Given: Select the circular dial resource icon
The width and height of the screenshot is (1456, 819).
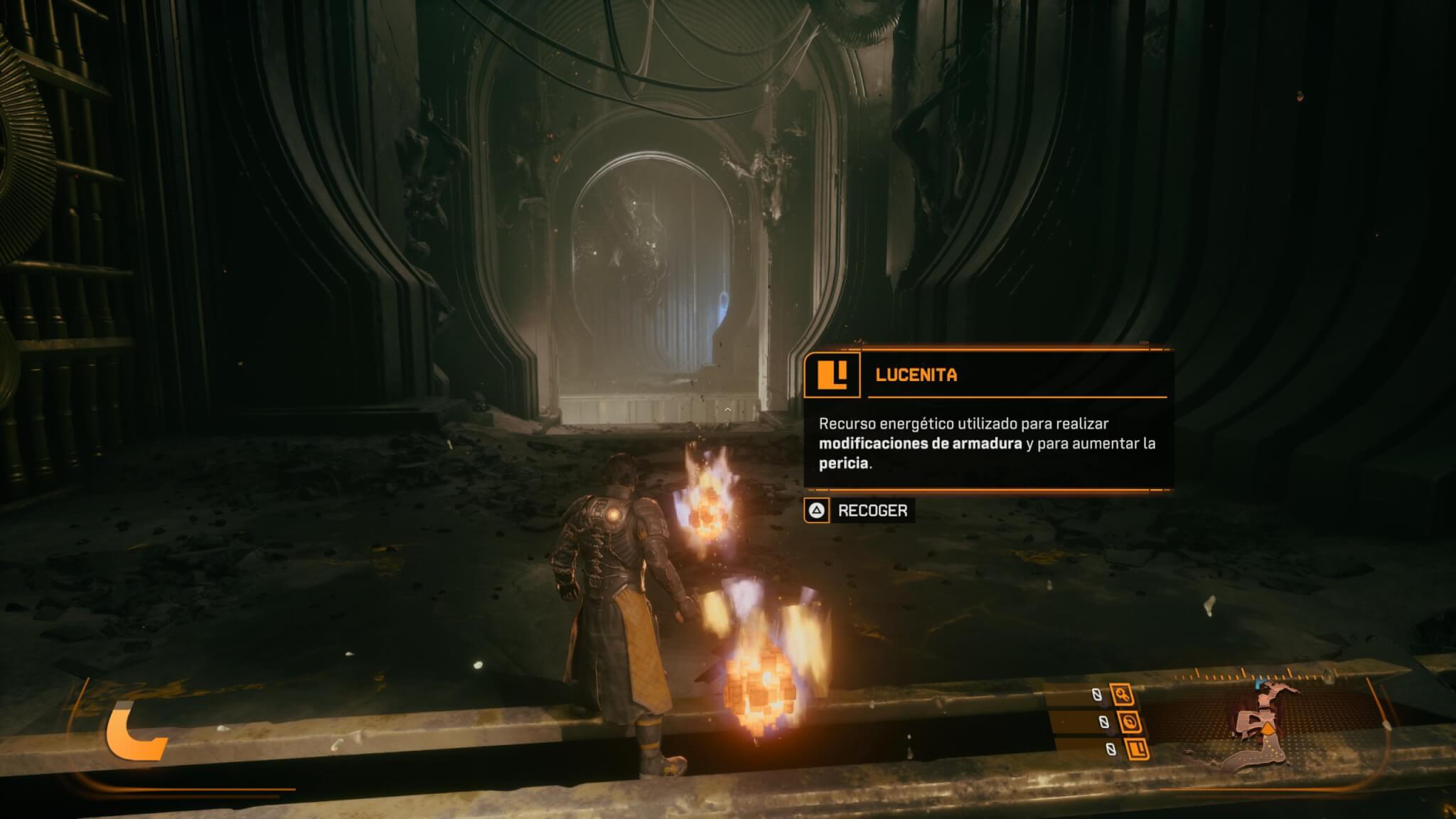Looking at the screenshot, I should click(1129, 723).
